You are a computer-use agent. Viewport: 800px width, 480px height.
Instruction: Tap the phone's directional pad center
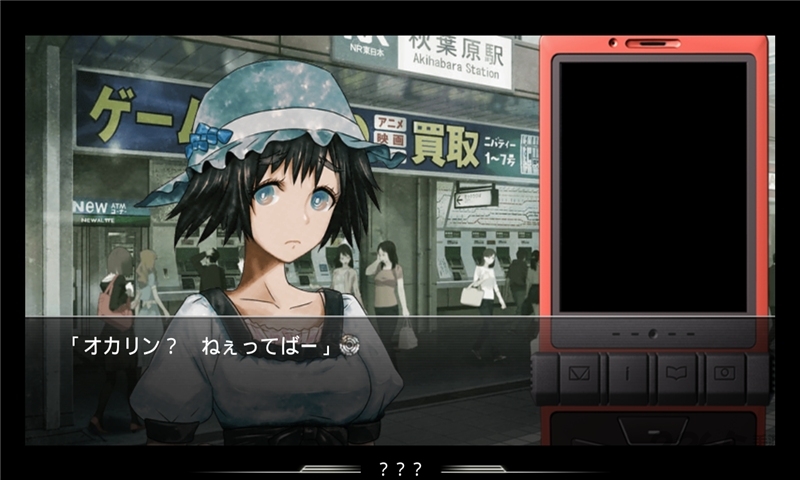click(x=652, y=432)
